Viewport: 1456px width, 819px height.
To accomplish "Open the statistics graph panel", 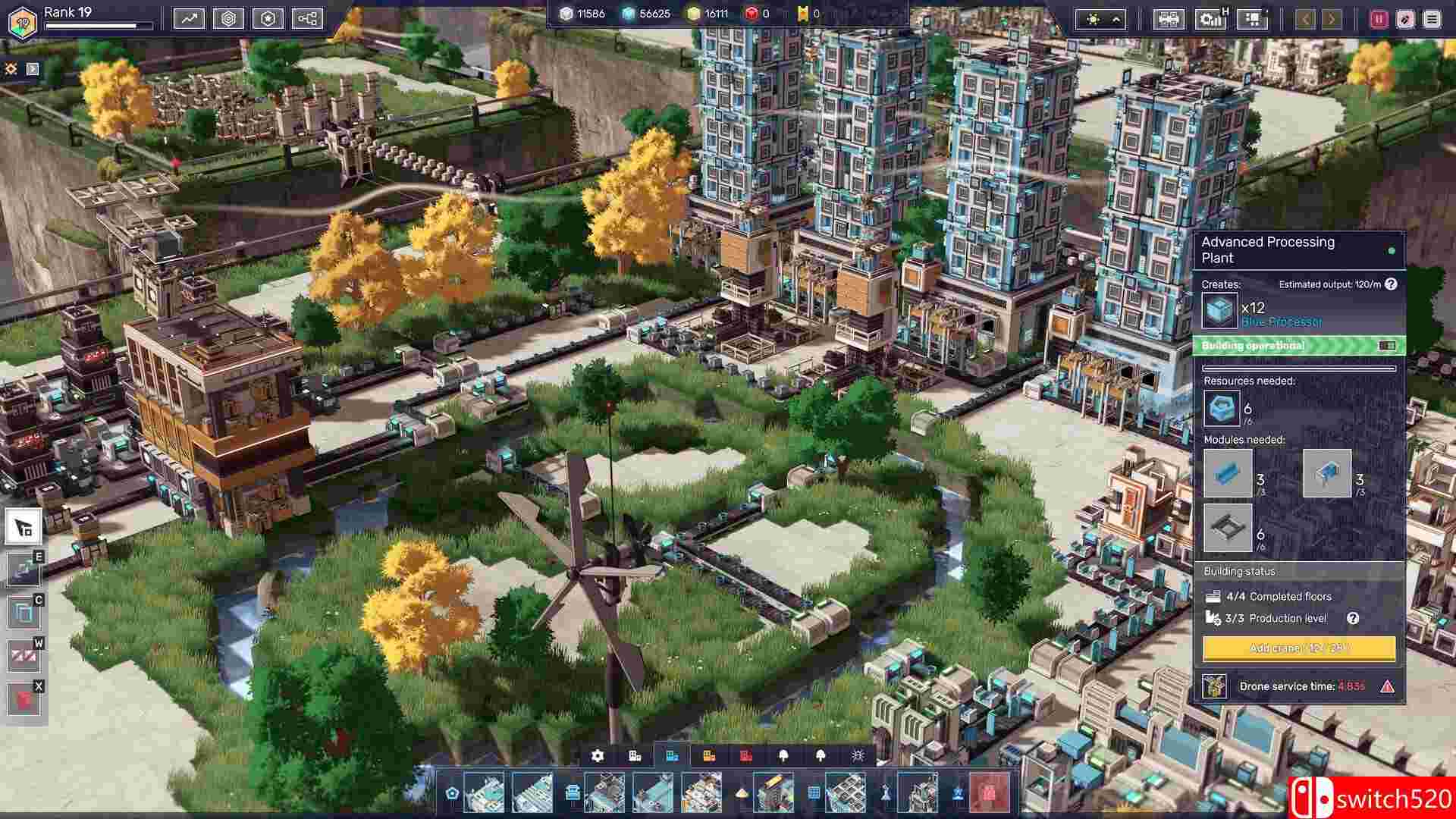I will point(188,19).
